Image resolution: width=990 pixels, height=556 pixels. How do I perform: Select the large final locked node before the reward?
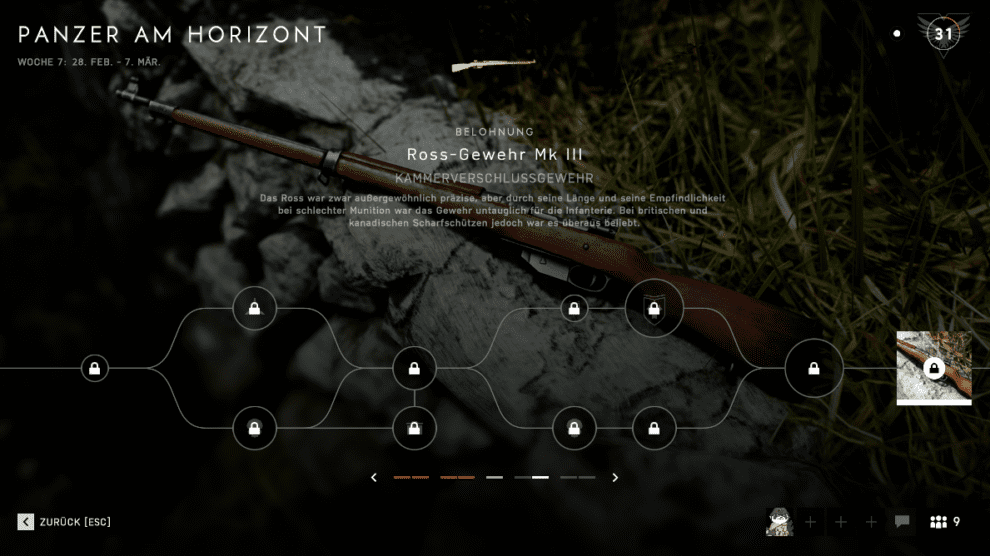pos(814,369)
